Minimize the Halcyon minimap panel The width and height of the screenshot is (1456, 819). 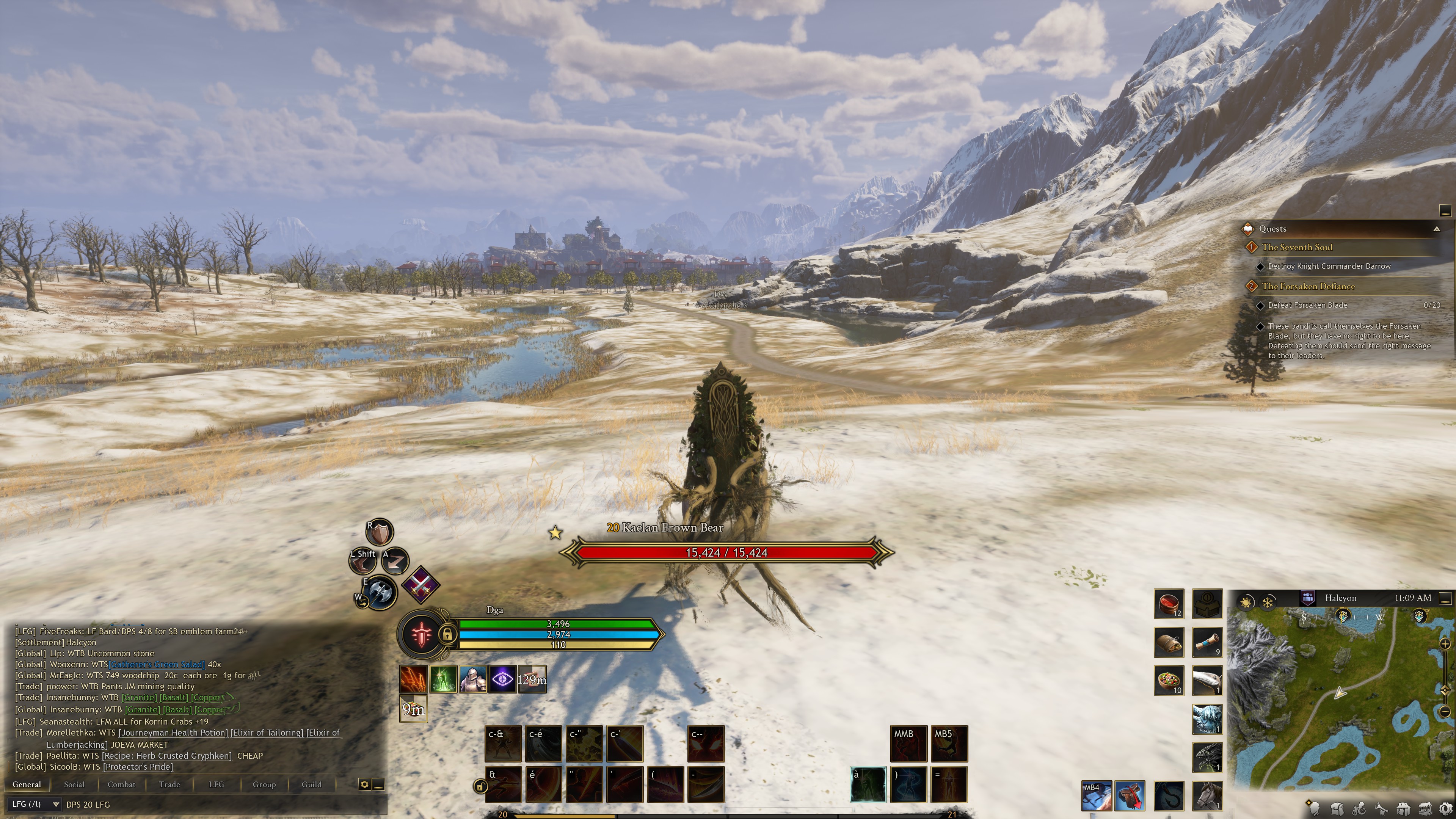pyautogui.click(x=1445, y=598)
